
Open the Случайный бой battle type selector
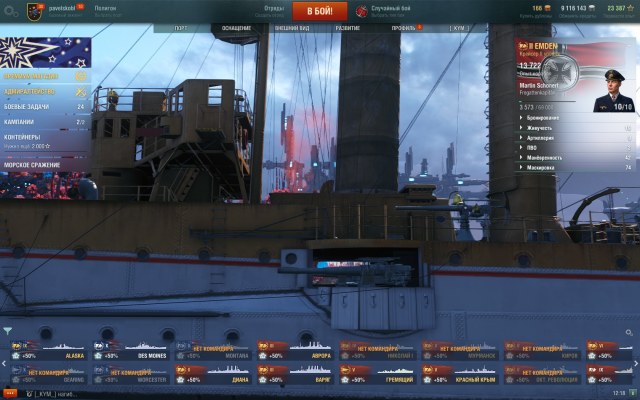tap(388, 11)
